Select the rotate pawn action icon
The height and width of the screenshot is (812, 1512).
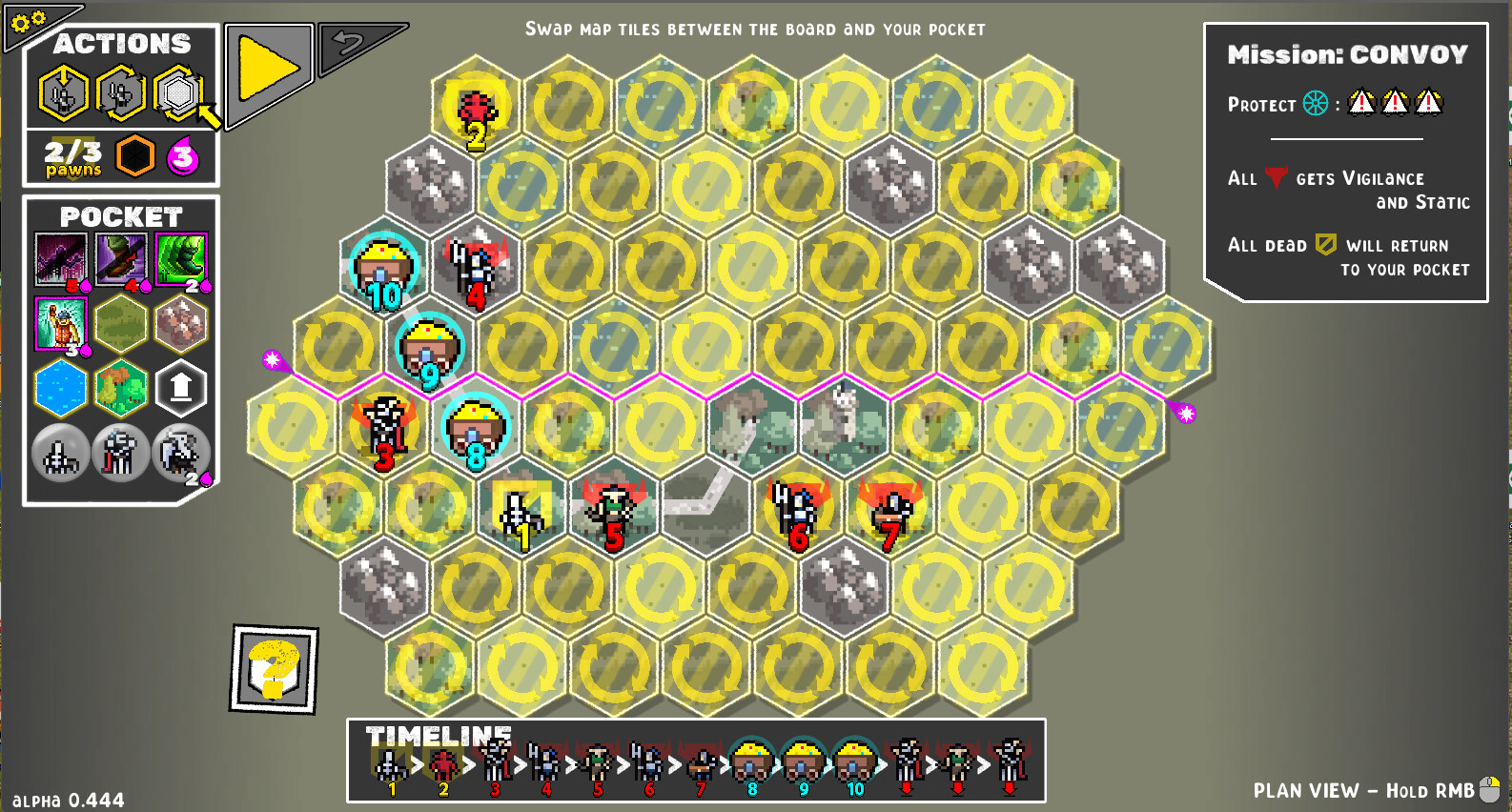tap(121, 91)
